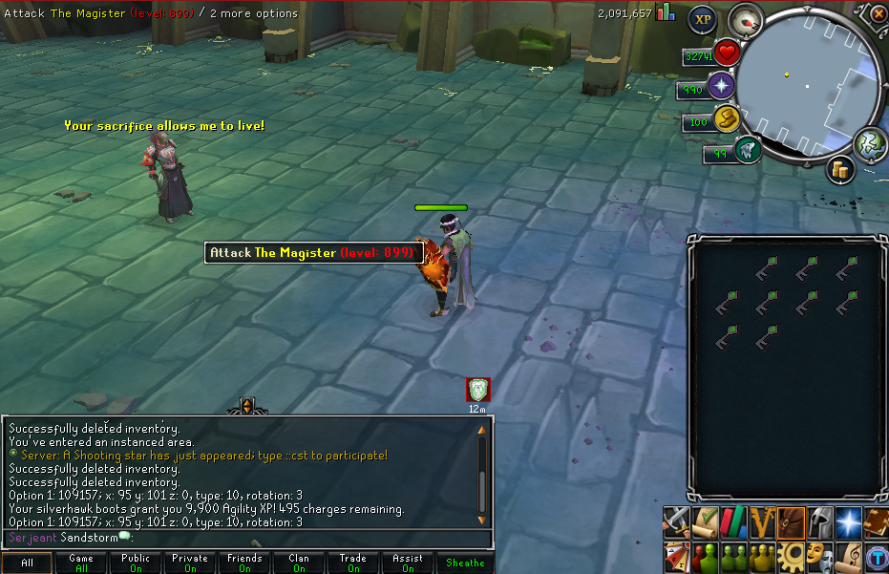Click the Sheathe button

point(465,563)
